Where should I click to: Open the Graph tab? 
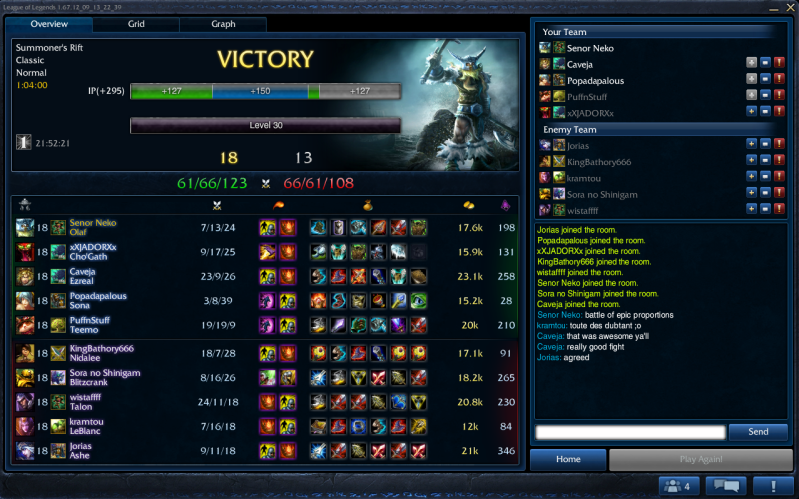pos(224,24)
